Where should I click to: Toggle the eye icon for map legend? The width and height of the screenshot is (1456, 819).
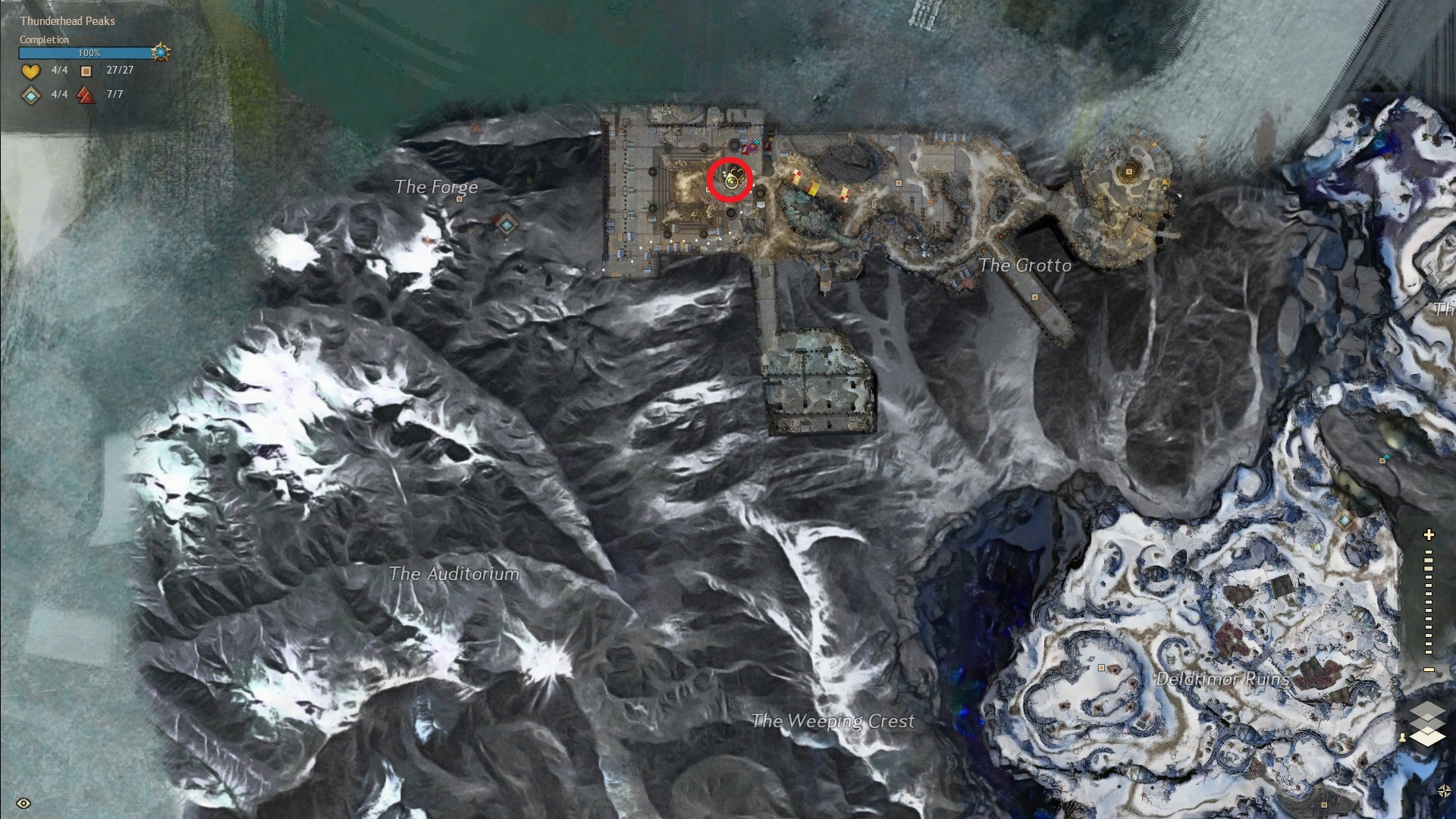click(24, 803)
